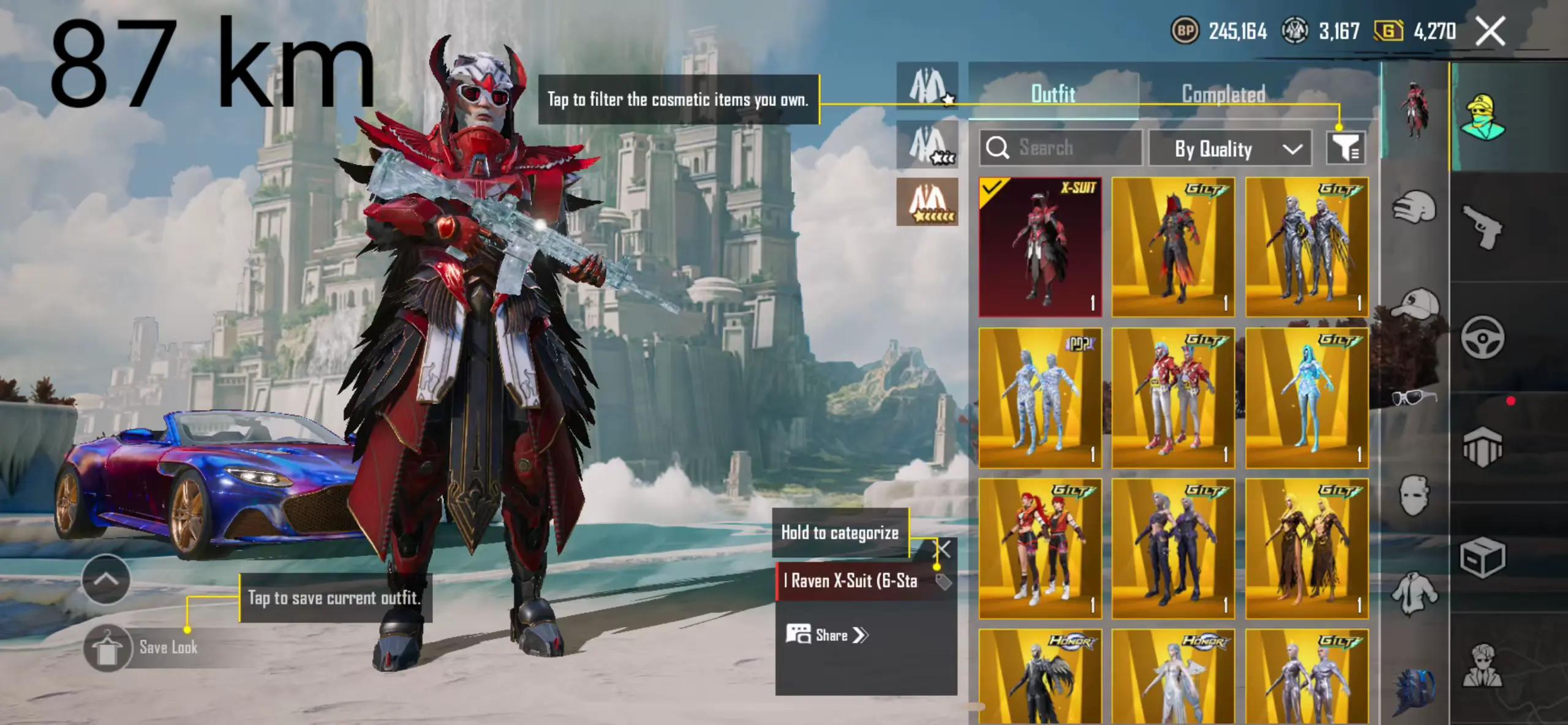Screen dimensions: 1568x725
Task: Open the By Quality sort dropdown
Action: pyautogui.click(x=1230, y=149)
